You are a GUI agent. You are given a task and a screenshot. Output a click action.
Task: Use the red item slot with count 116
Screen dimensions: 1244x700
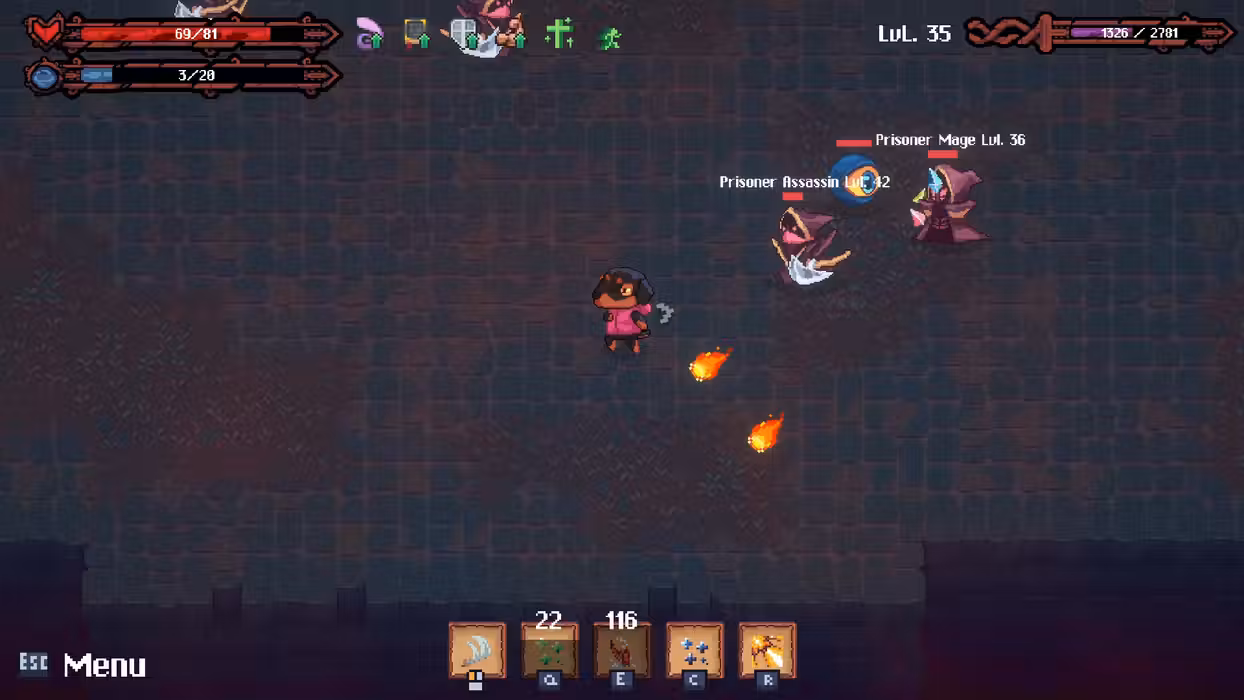pyautogui.click(x=621, y=650)
